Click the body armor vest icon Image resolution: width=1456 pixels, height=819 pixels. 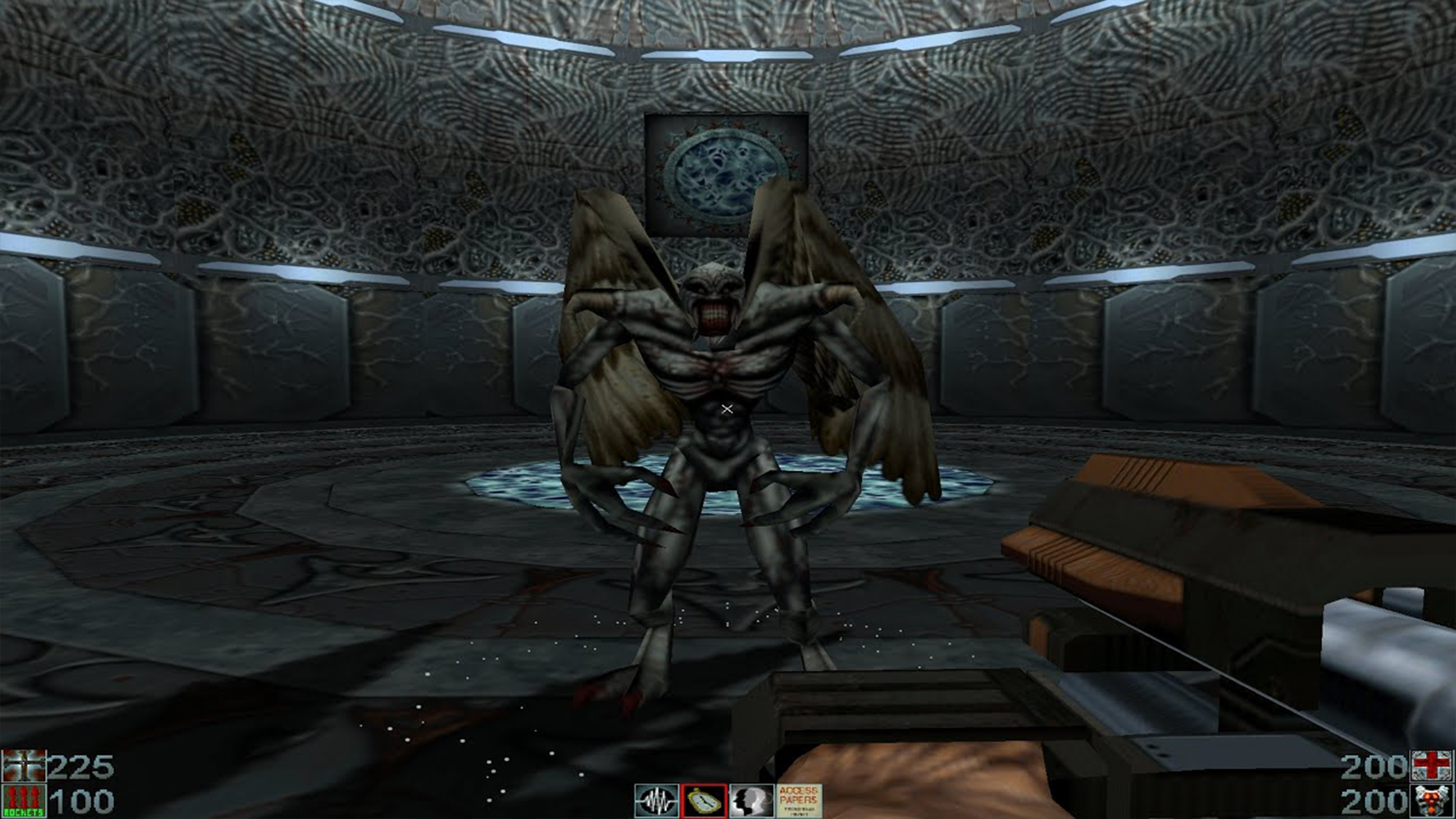pos(1432,801)
